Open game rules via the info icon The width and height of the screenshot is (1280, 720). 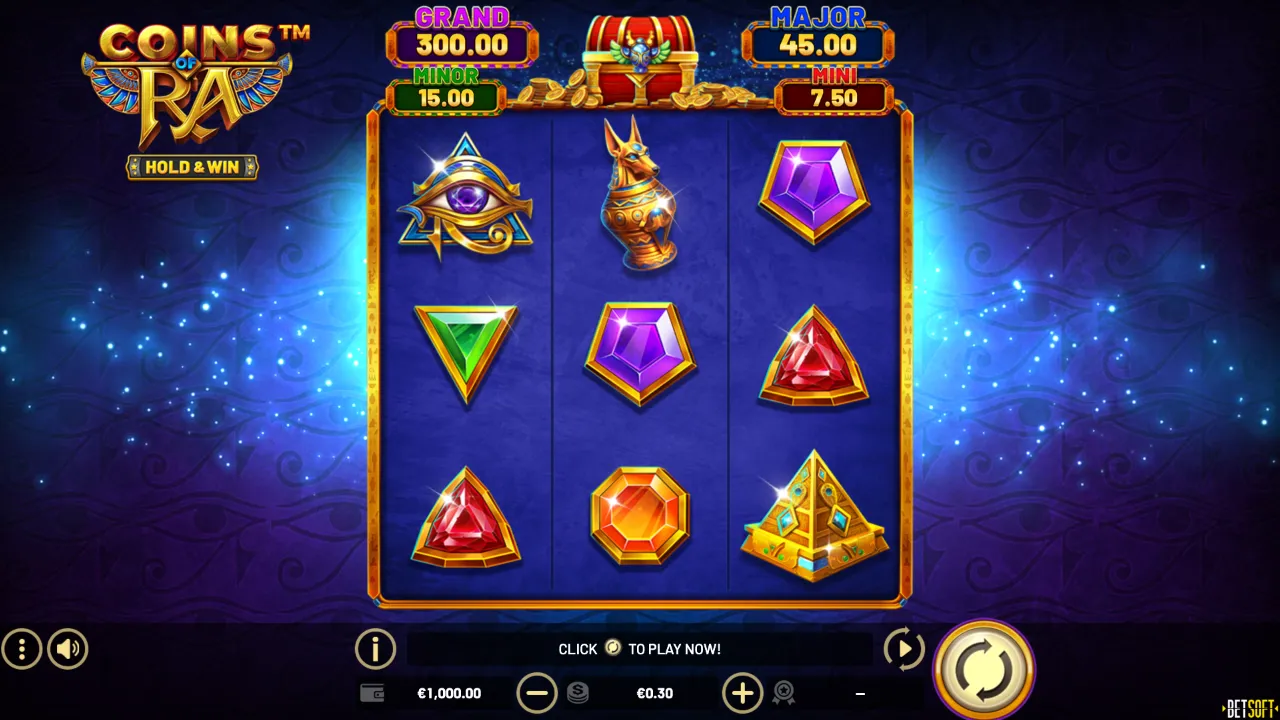375,649
